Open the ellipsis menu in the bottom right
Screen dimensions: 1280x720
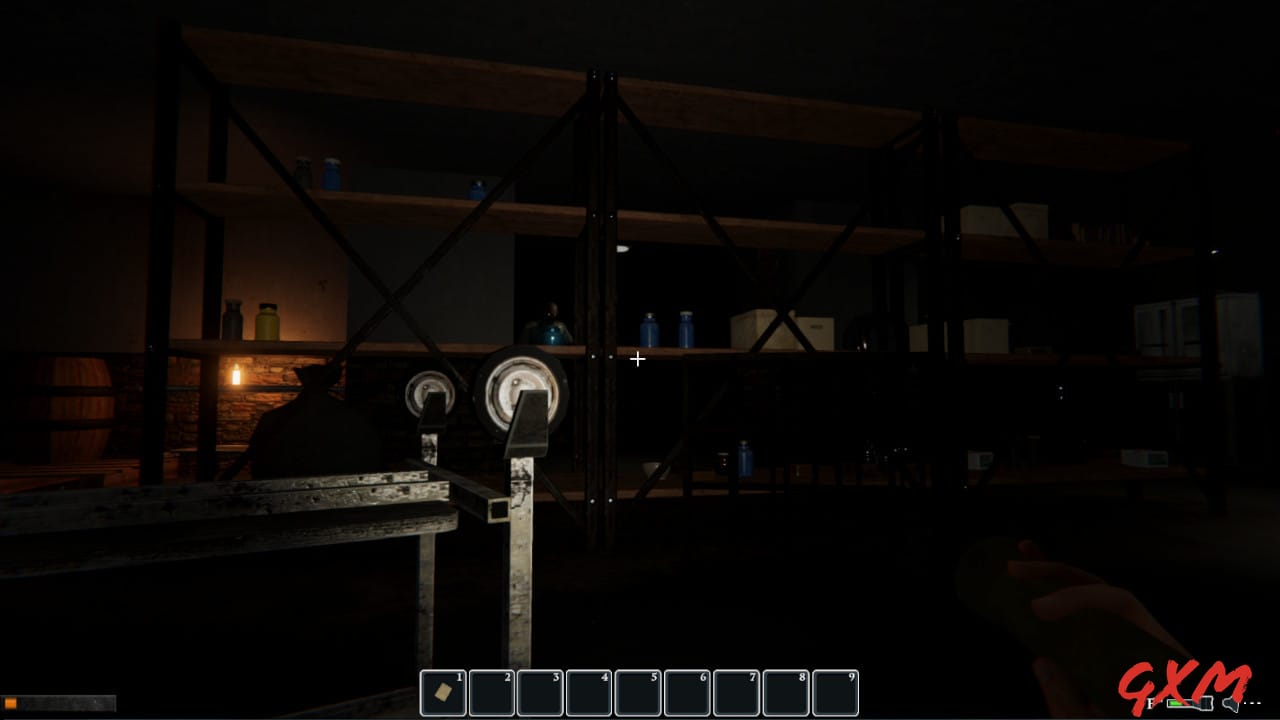[1250, 702]
